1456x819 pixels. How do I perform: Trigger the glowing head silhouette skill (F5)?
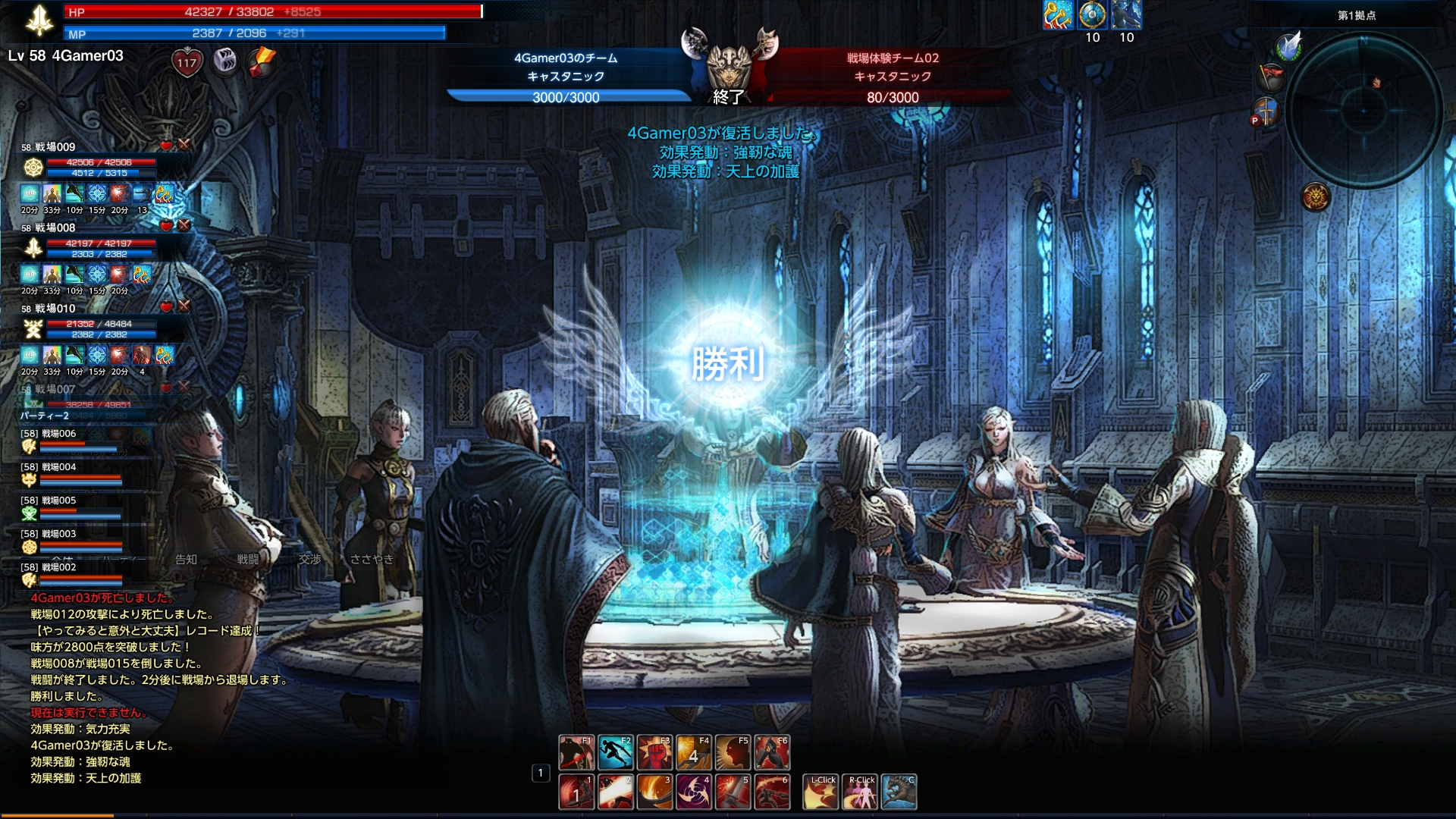(x=733, y=752)
